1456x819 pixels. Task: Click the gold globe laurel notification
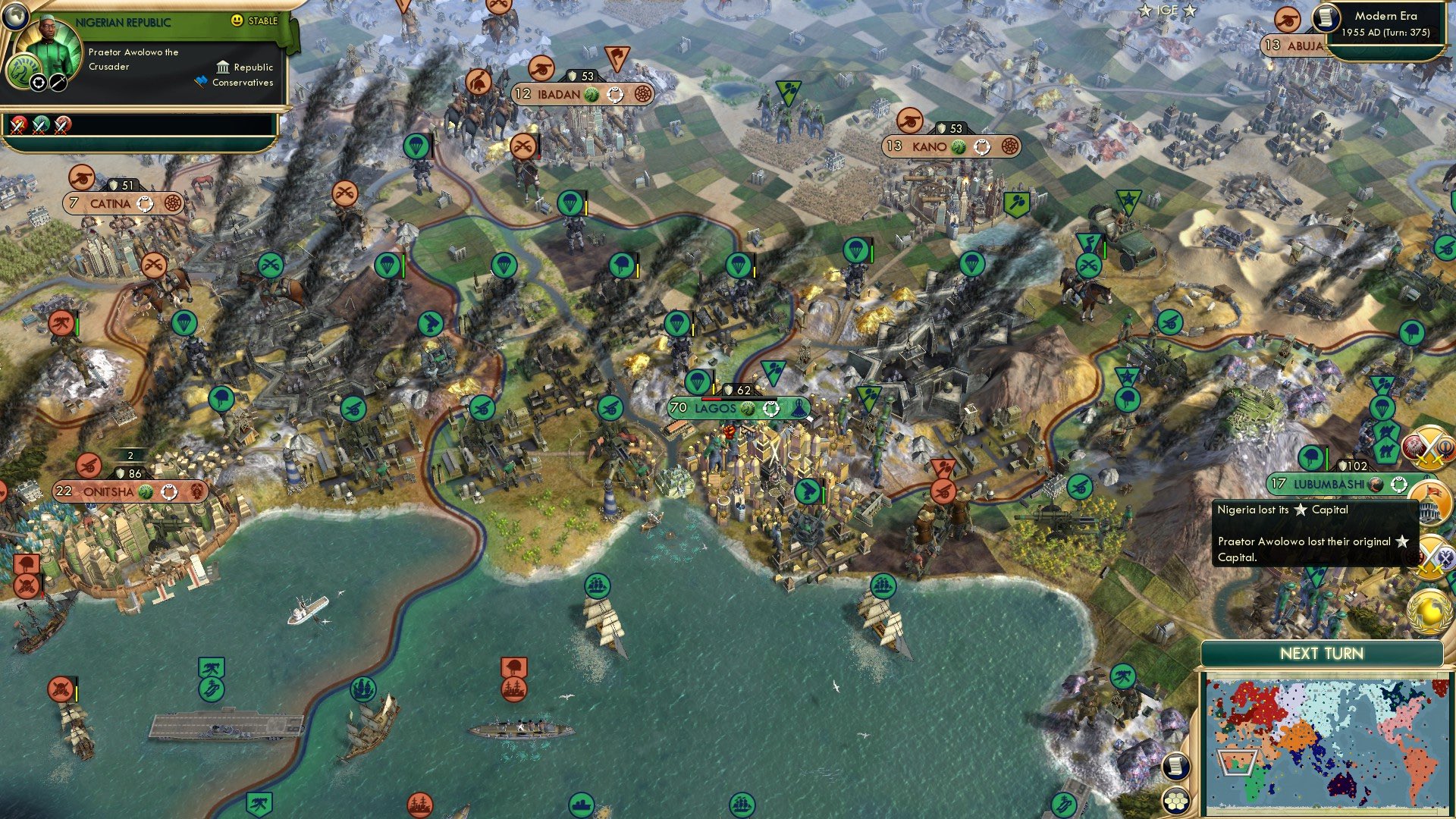click(1430, 611)
